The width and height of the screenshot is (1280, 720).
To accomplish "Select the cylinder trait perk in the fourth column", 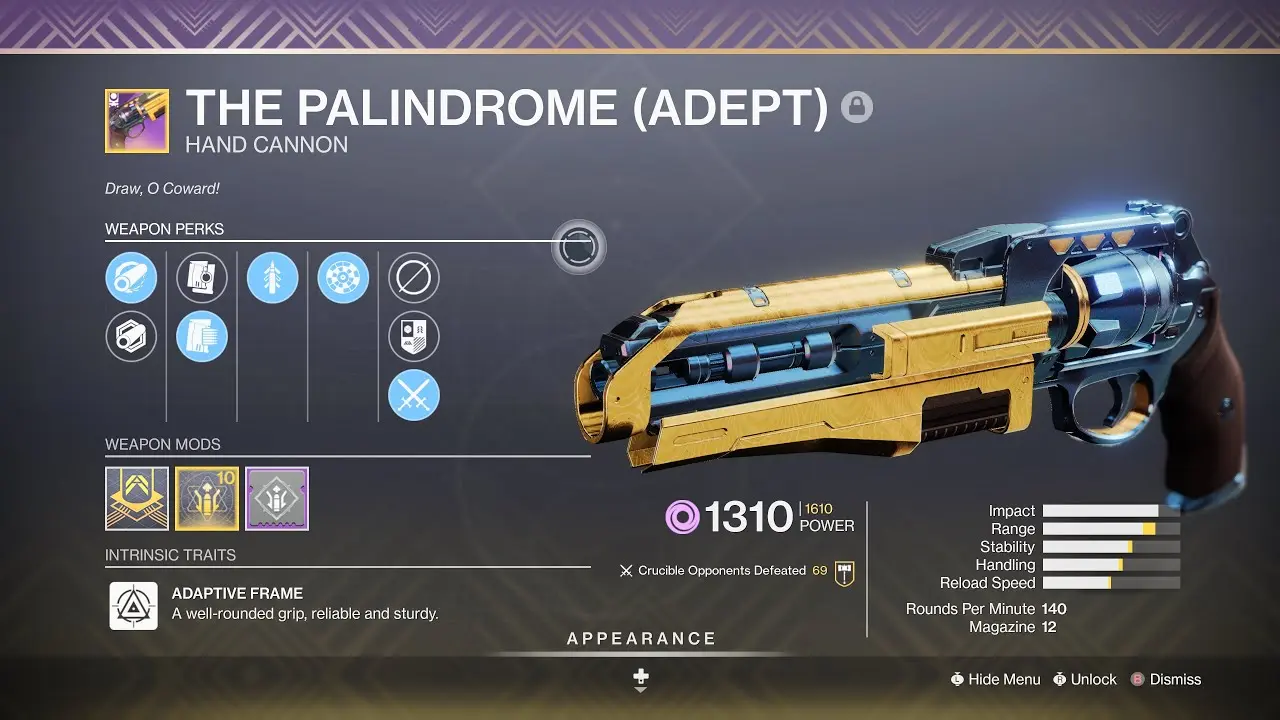I will pyautogui.click(x=344, y=278).
